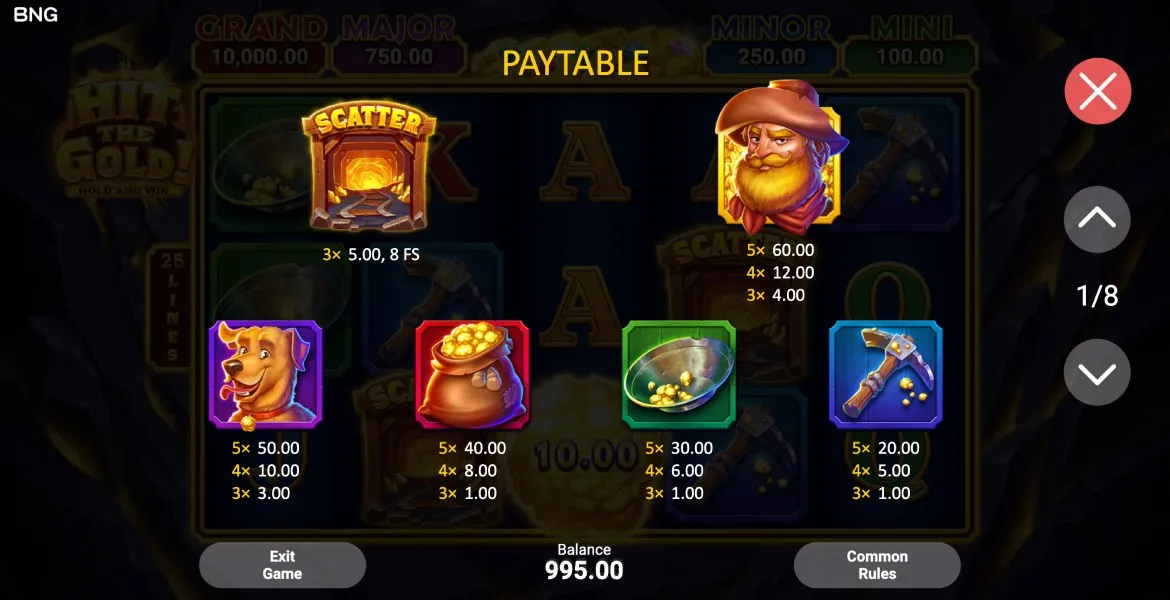Go to the previous paytable page
The image size is (1170, 600).
(1097, 218)
